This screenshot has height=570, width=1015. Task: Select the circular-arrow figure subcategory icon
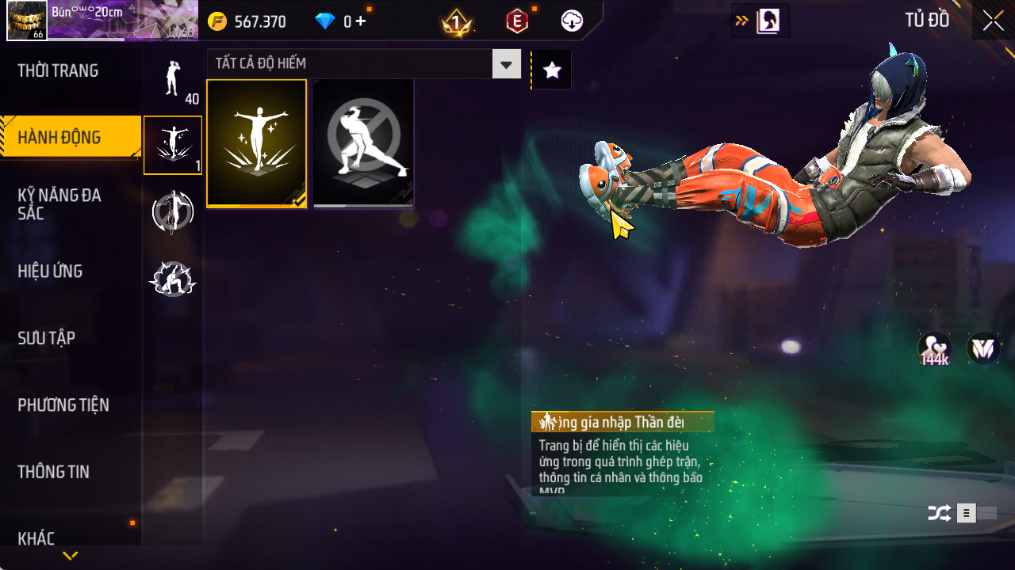pos(173,212)
